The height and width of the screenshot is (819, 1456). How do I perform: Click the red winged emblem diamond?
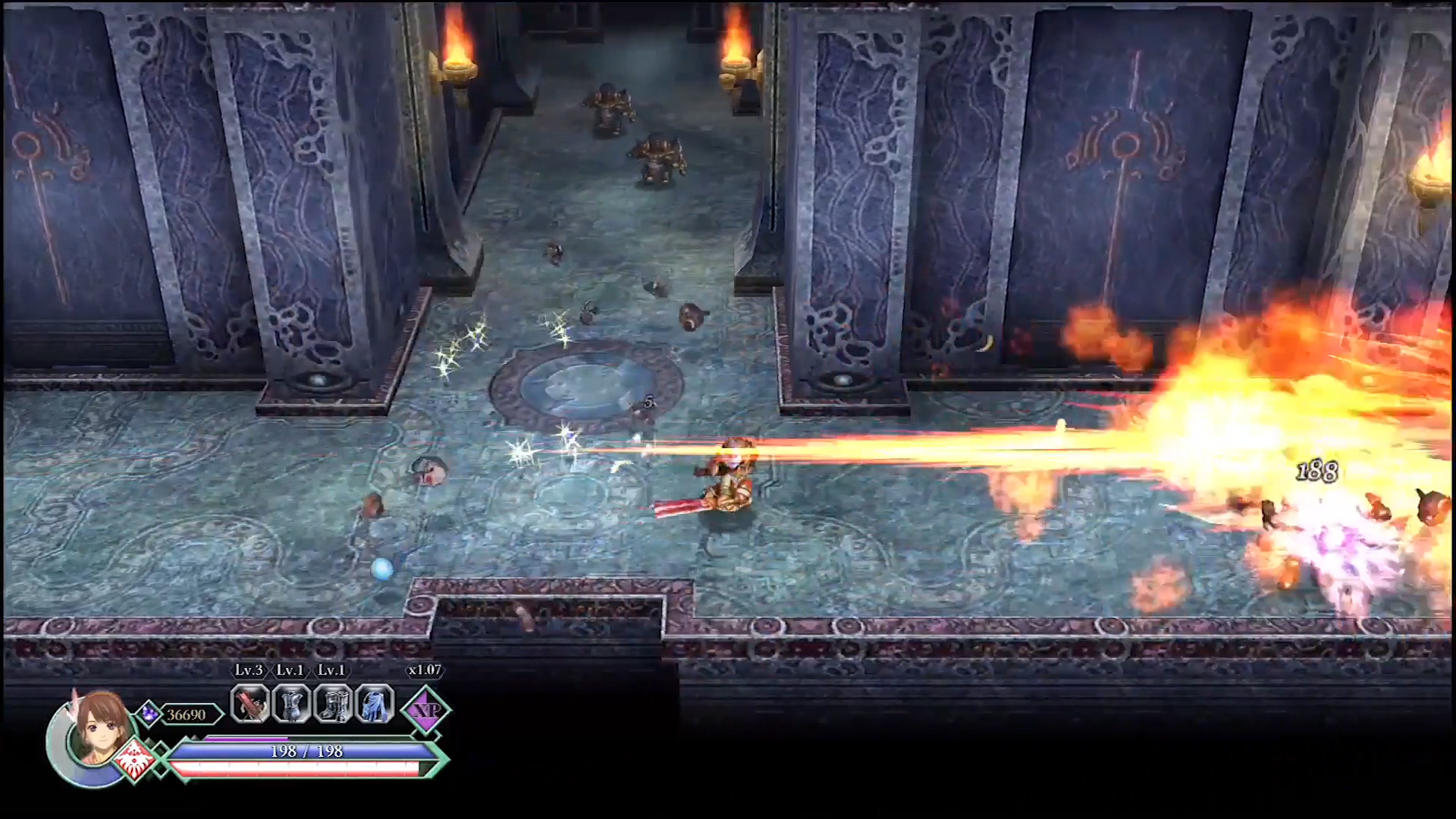coord(136,761)
